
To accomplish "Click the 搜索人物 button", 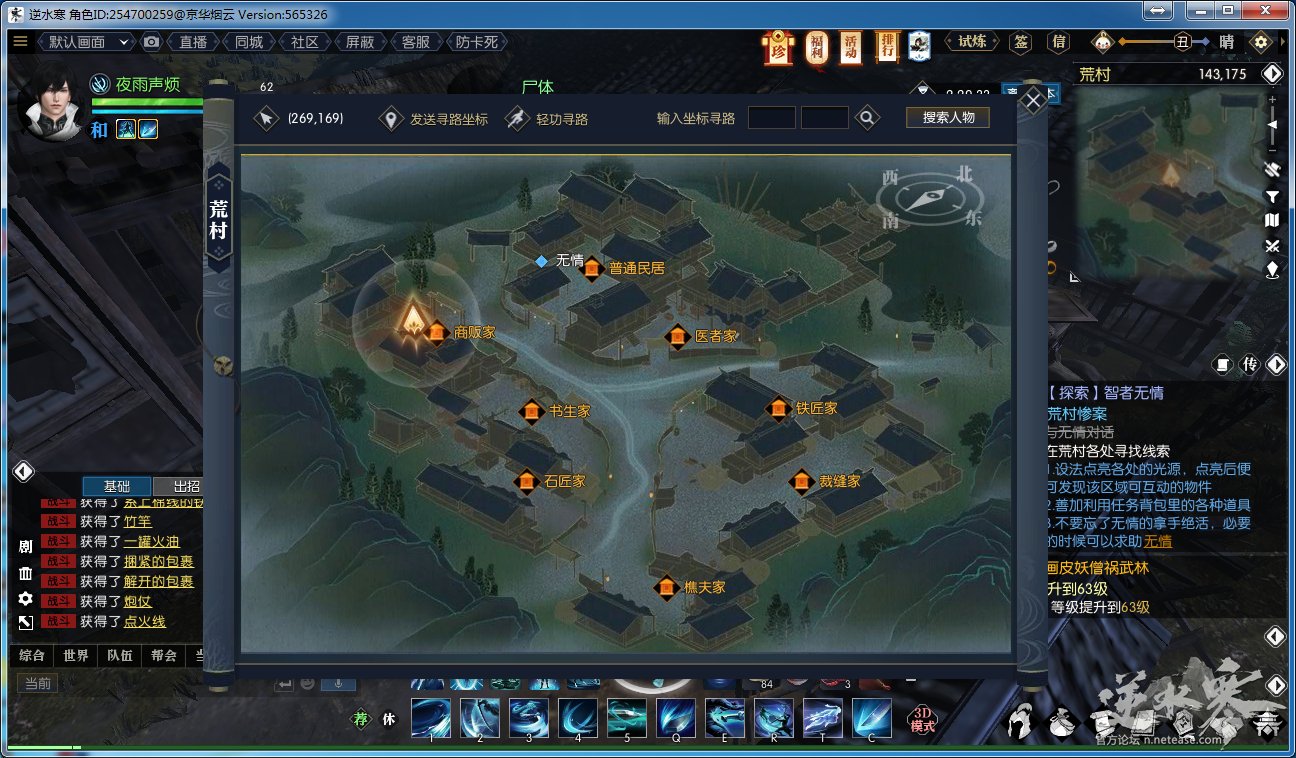I will [948, 117].
